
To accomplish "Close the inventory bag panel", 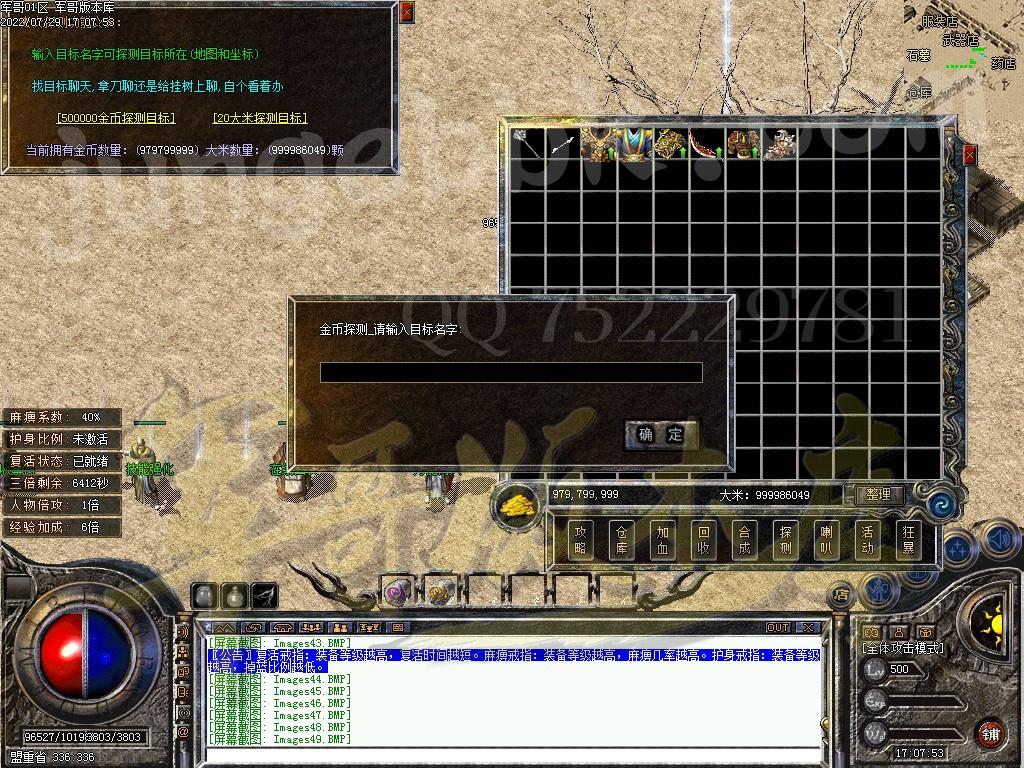I will pos(968,155).
